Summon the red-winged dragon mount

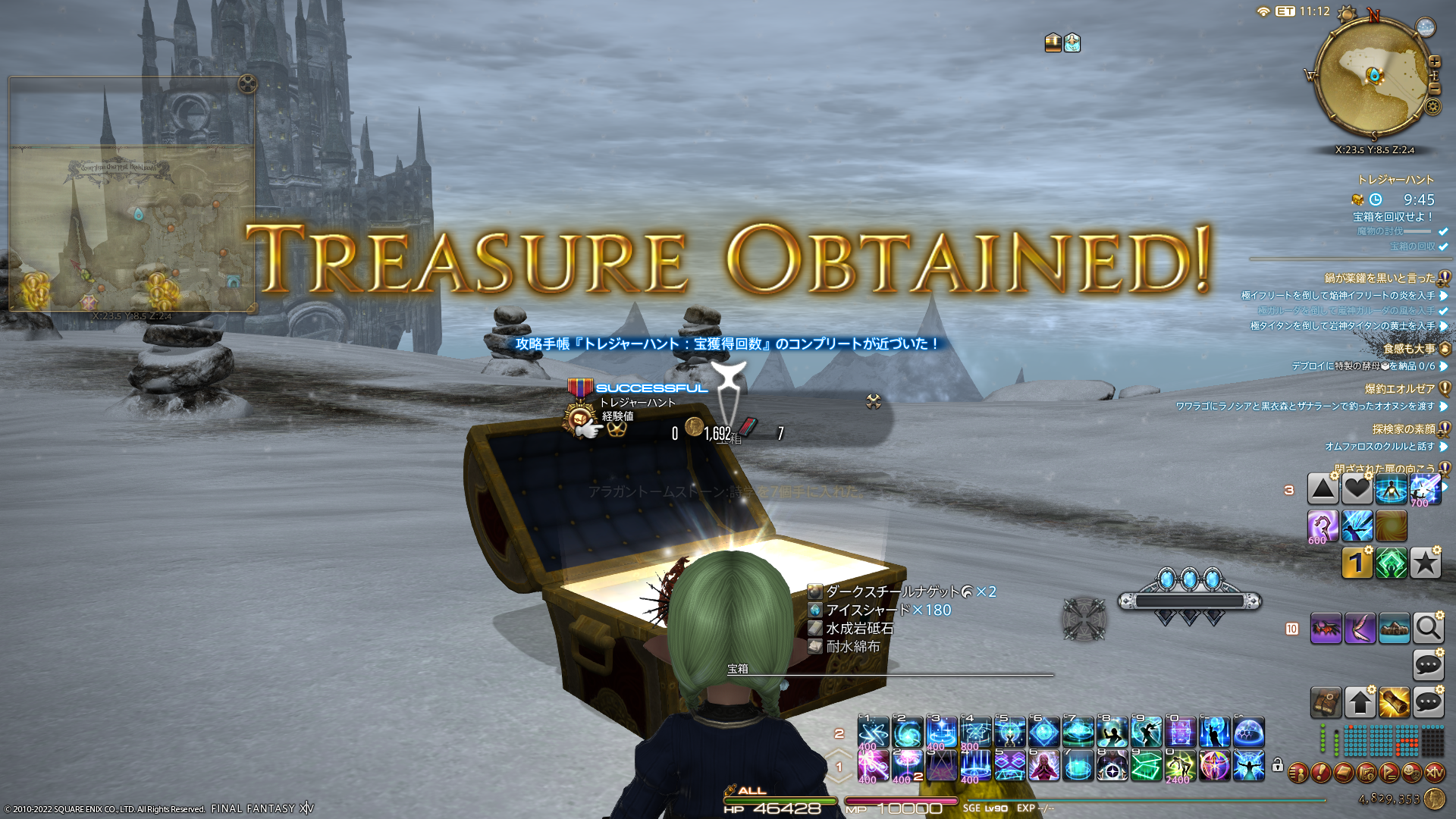pyautogui.click(x=1326, y=629)
